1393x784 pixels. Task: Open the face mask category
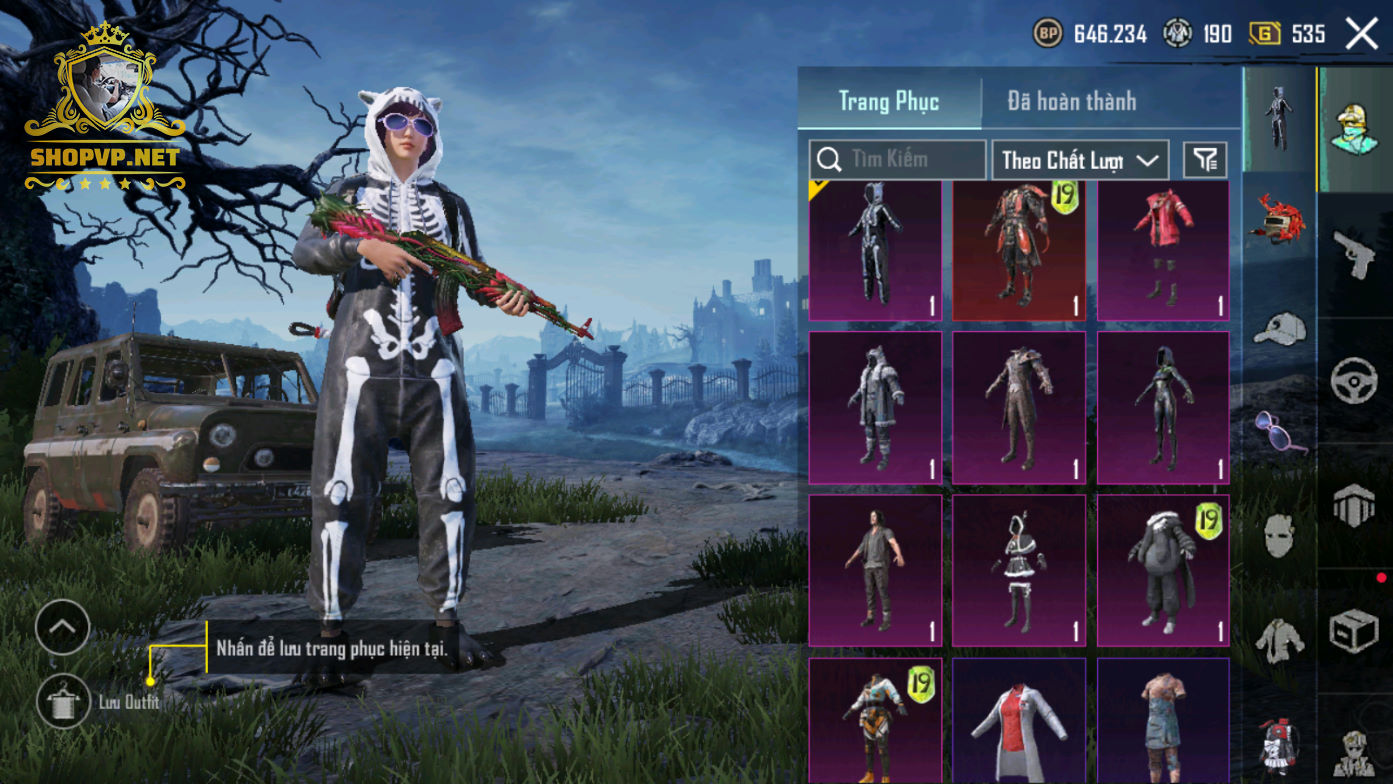pyautogui.click(x=1279, y=536)
